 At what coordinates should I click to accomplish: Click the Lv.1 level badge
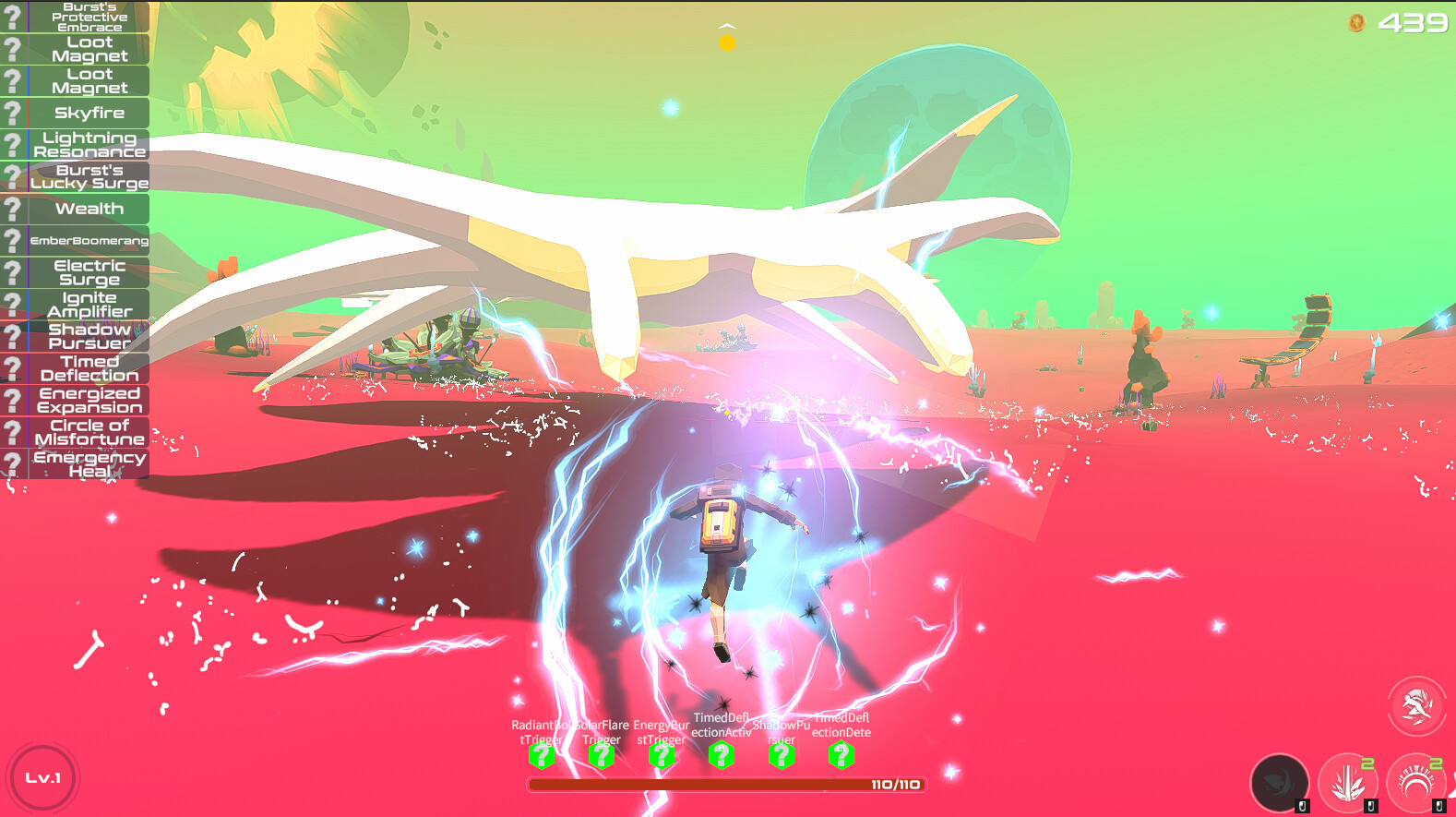pyautogui.click(x=44, y=778)
